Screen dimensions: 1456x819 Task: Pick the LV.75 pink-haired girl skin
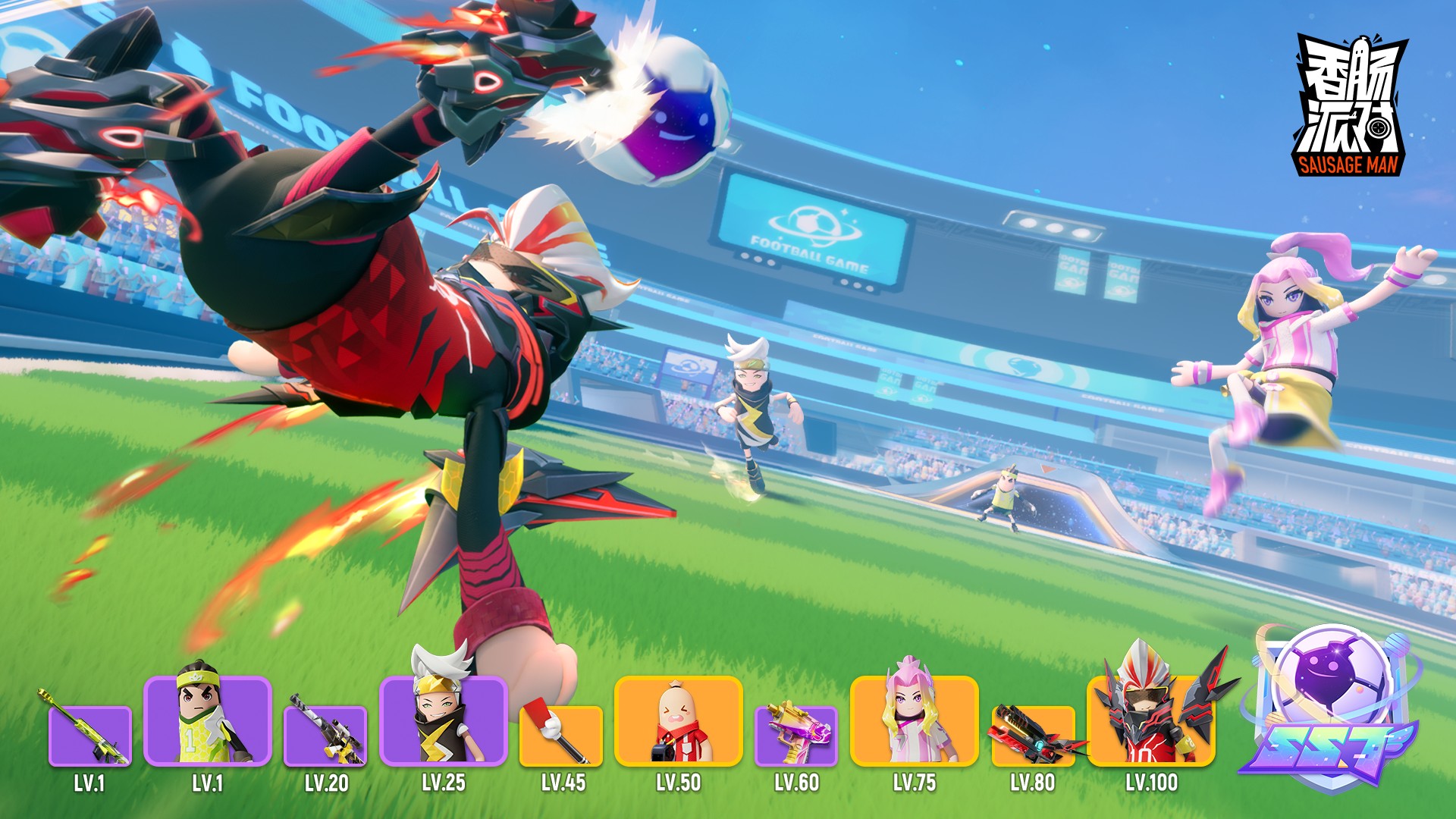click(x=915, y=720)
